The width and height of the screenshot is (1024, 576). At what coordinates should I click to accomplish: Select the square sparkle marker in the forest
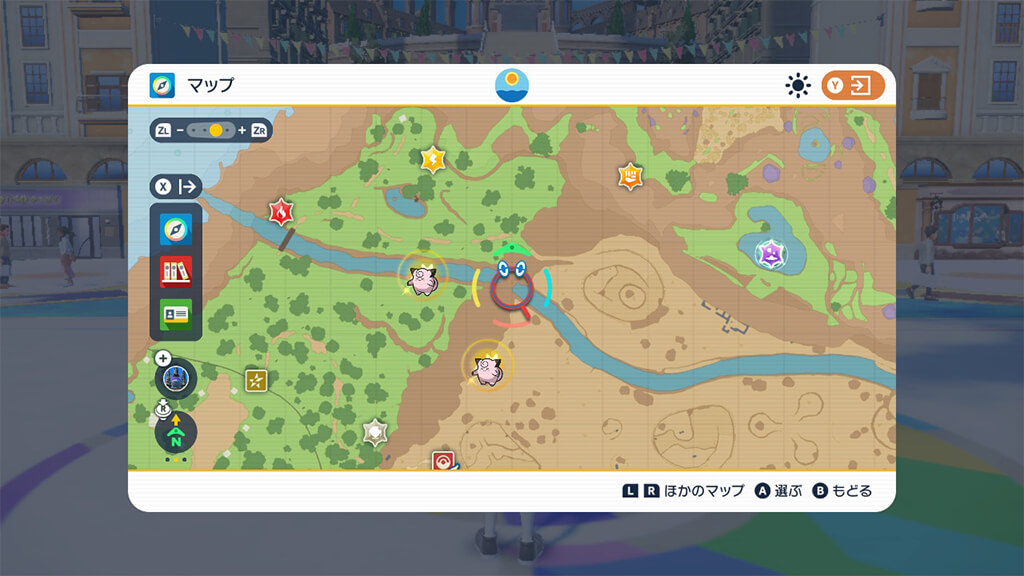click(257, 380)
